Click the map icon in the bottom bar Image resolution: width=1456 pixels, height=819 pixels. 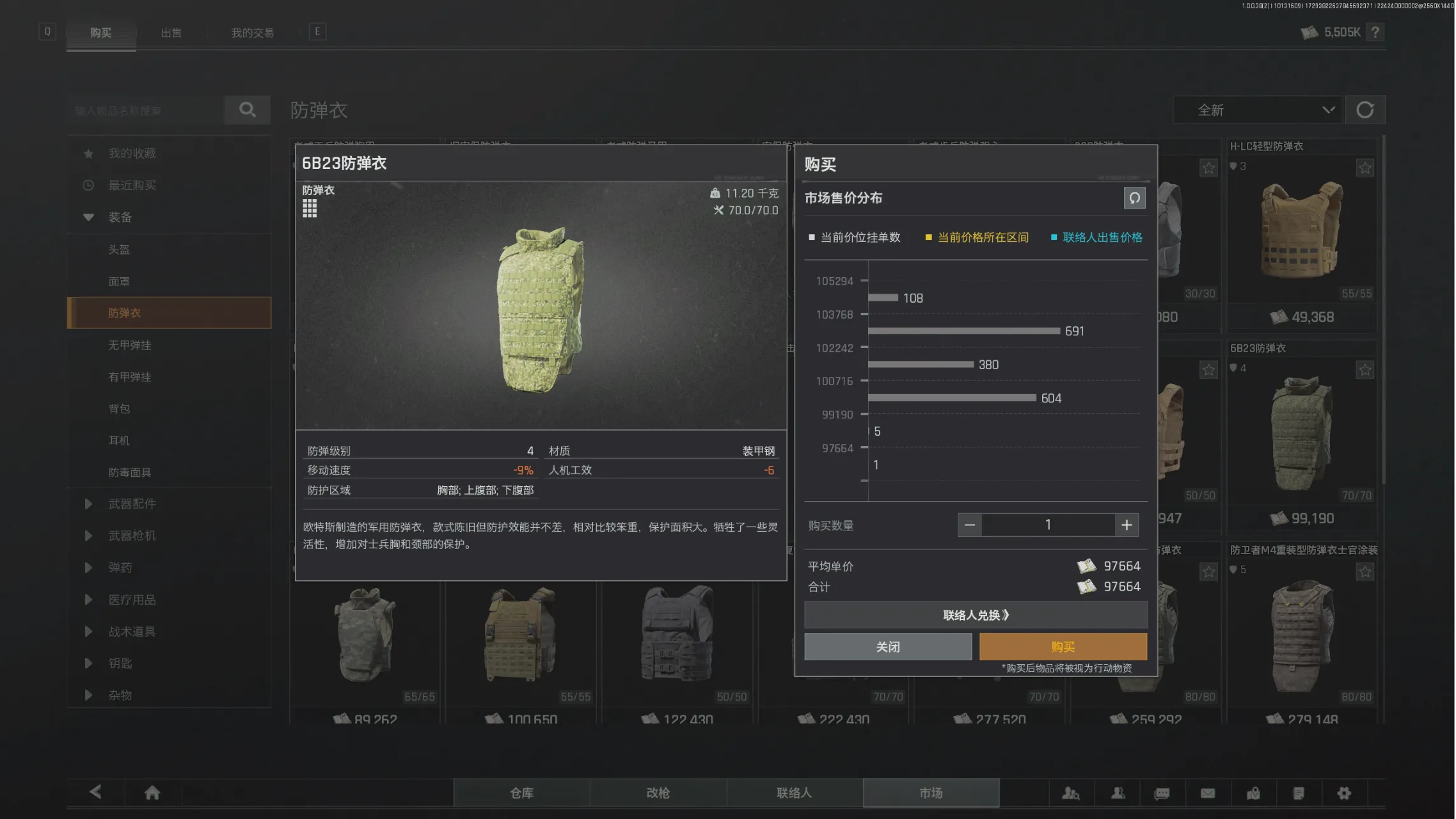click(x=1254, y=793)
